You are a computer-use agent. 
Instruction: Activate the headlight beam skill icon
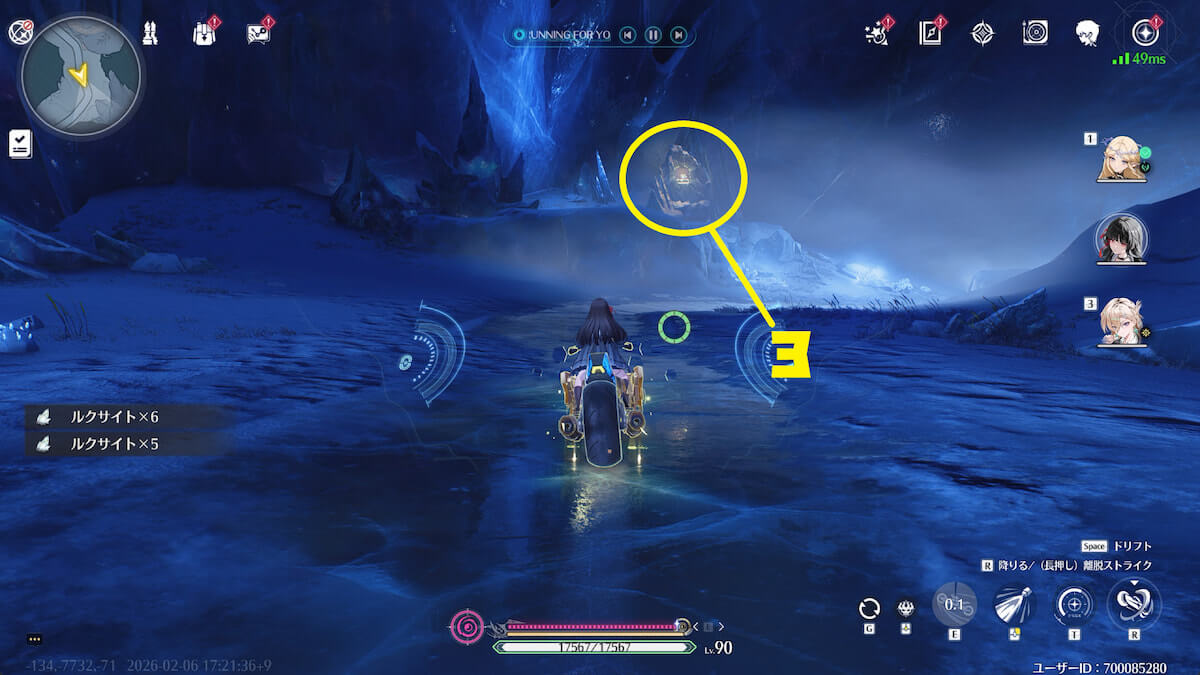(1013, 605)
